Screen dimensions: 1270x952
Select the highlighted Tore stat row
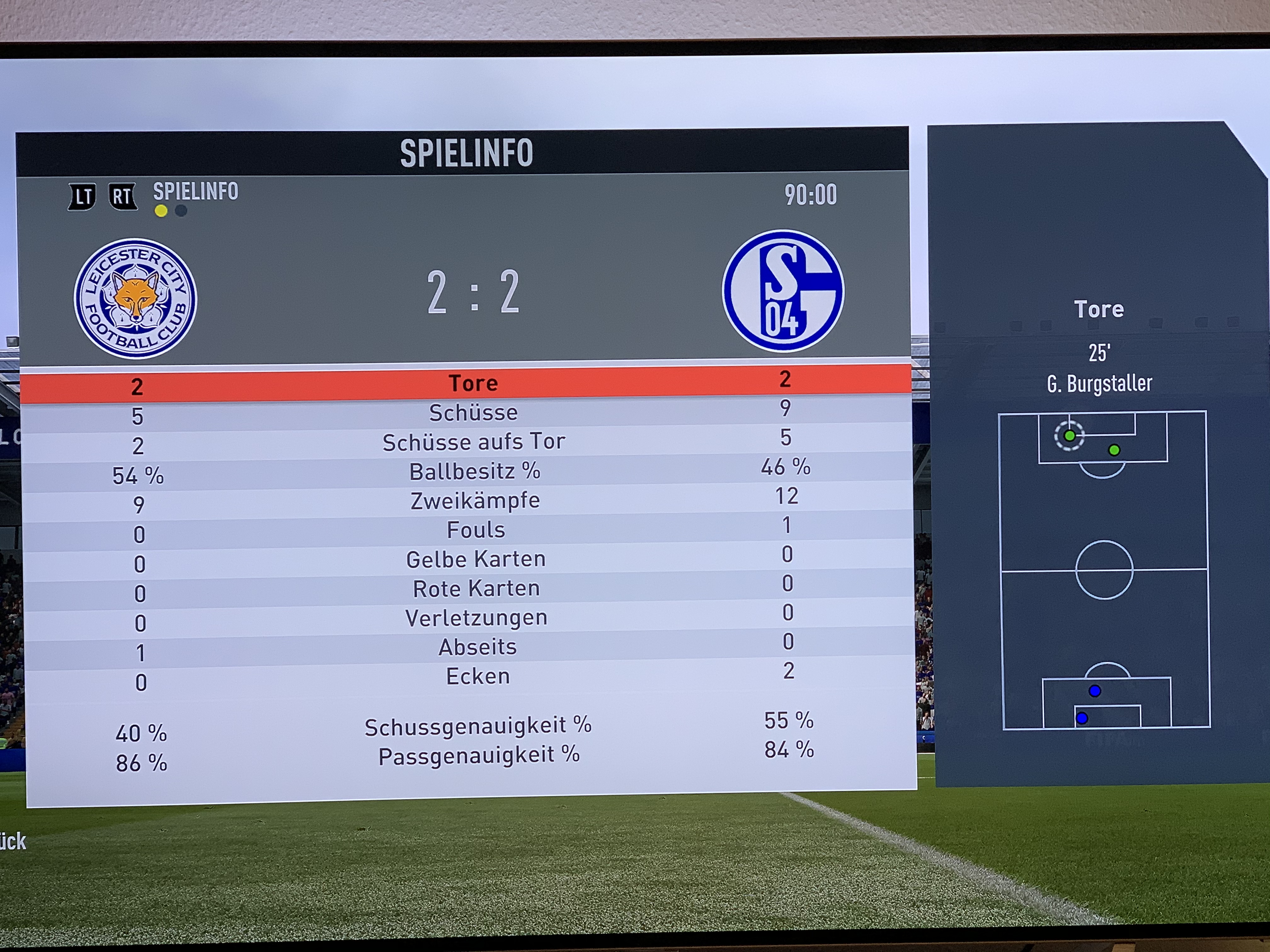(x=472, y=383)
